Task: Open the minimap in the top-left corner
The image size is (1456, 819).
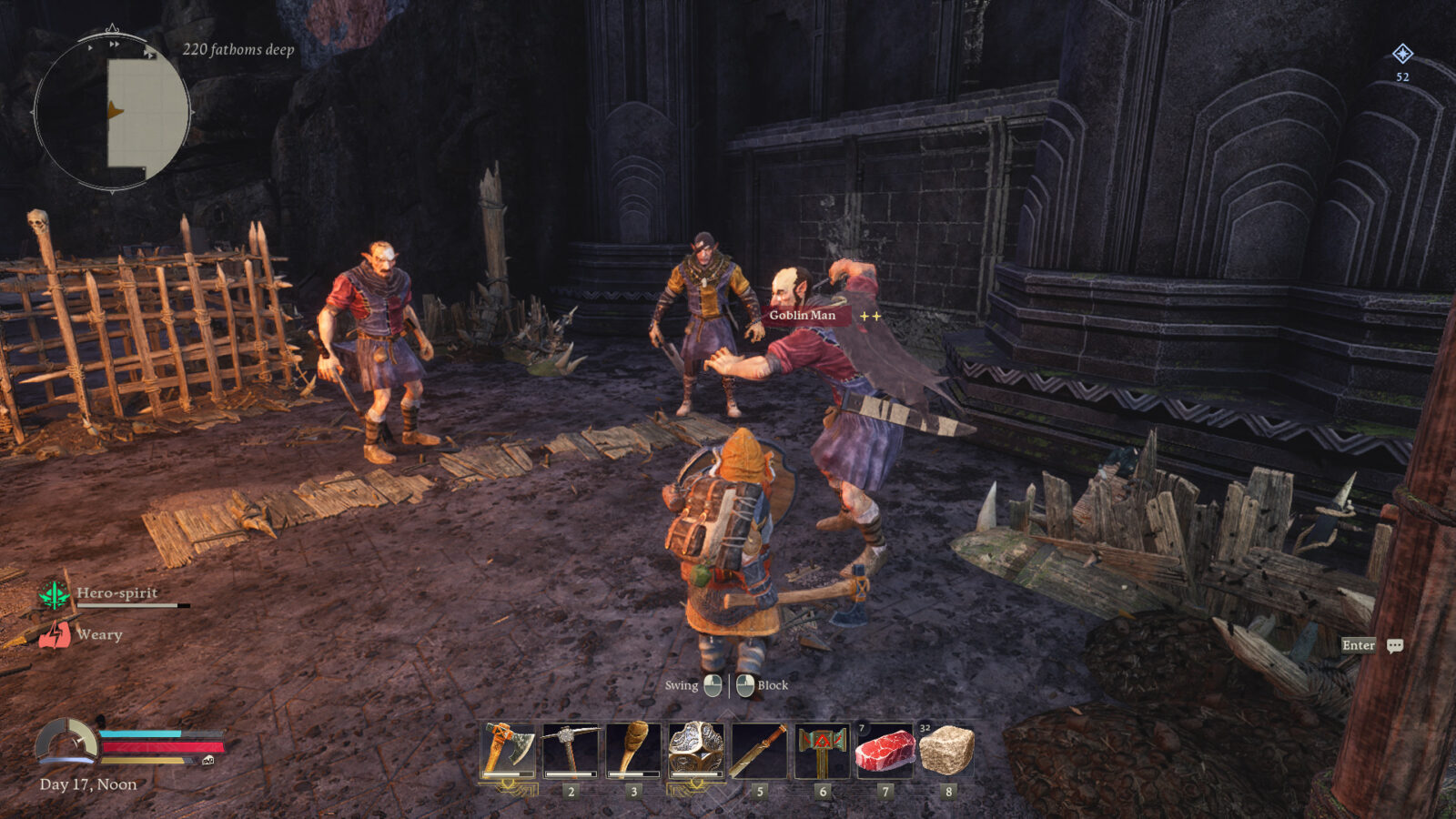Action: 111,111
